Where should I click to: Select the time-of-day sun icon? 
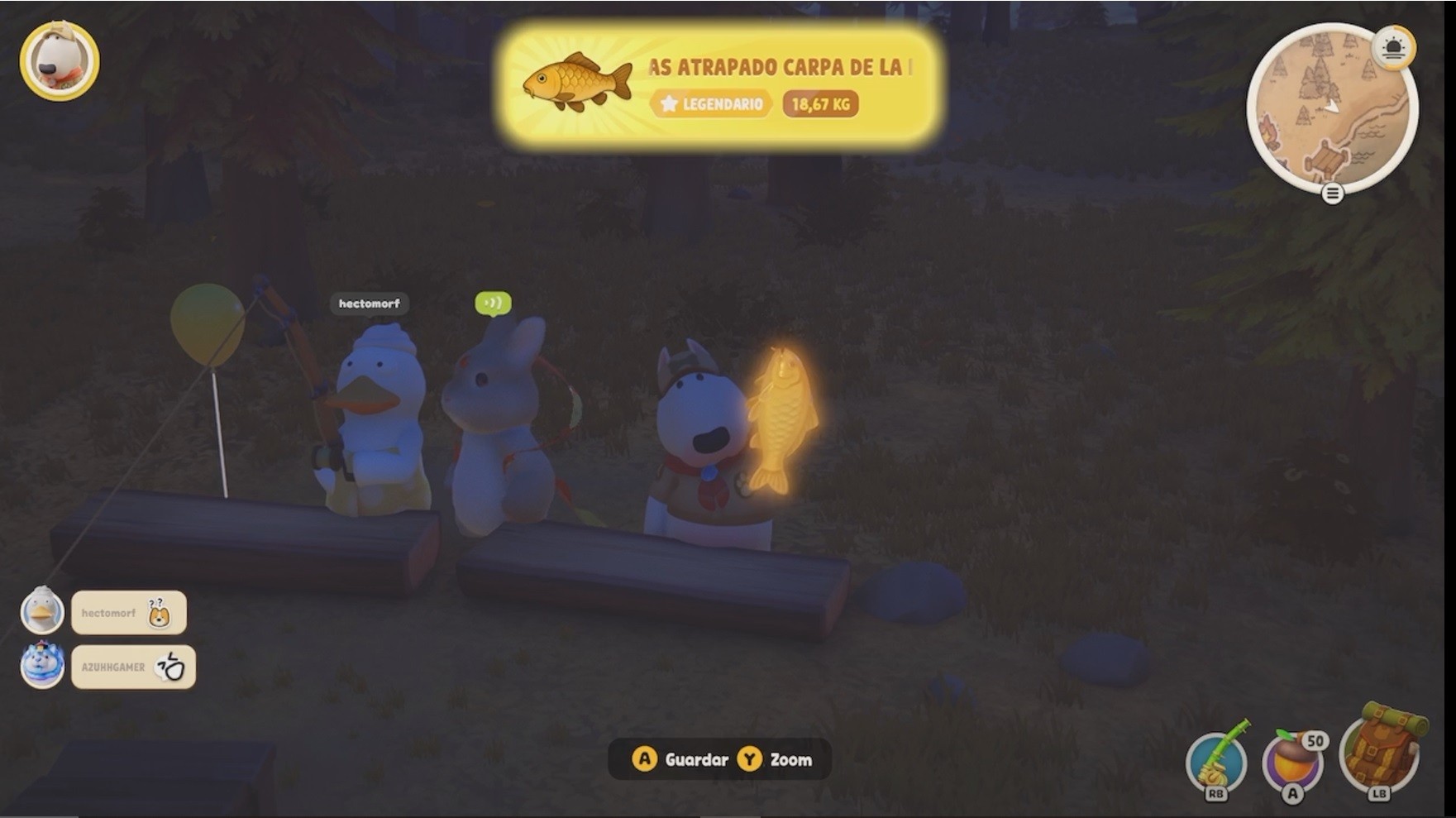point(1393,48)
